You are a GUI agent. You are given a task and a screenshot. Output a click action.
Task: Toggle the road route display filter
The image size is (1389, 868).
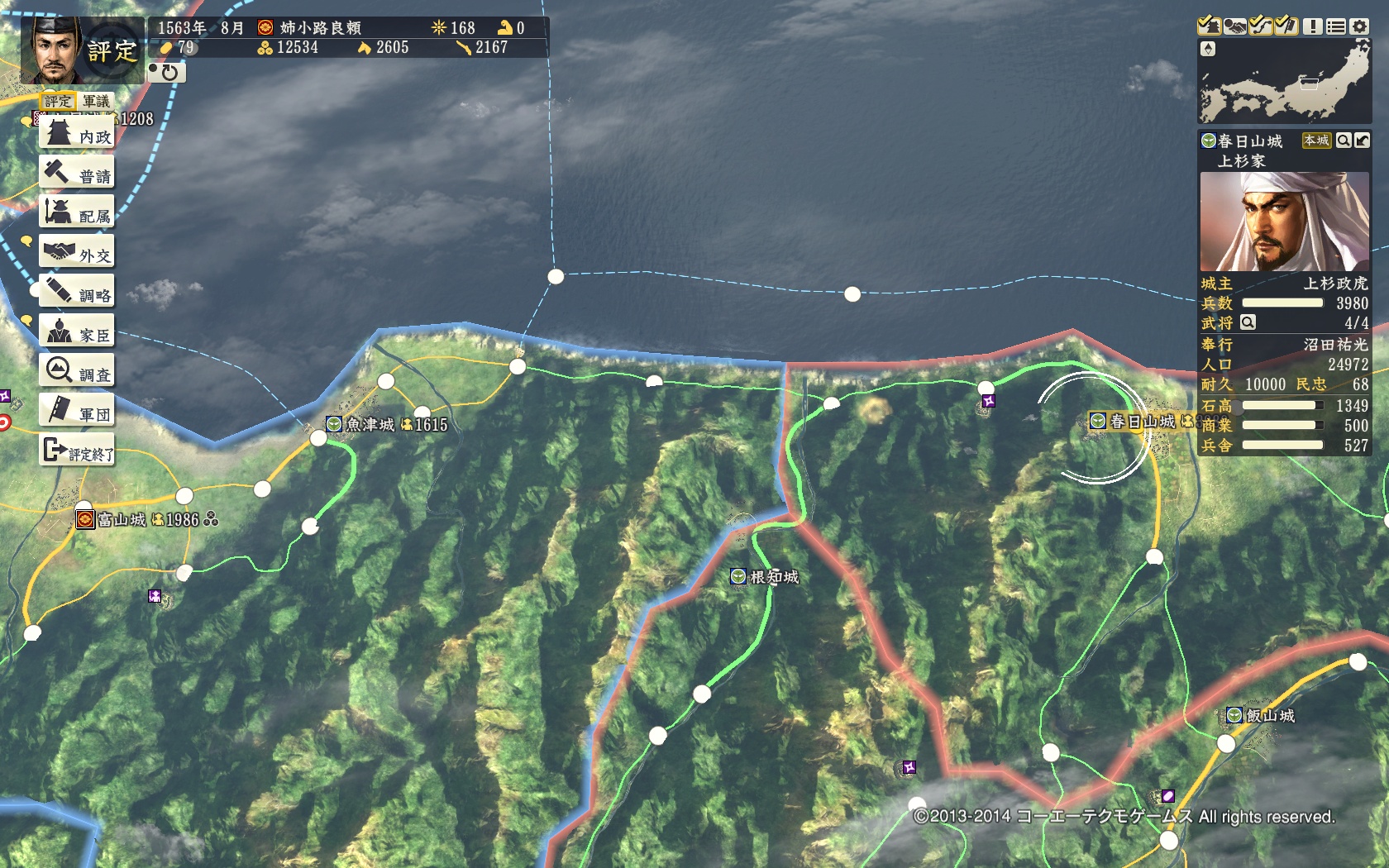(1260, 26)
